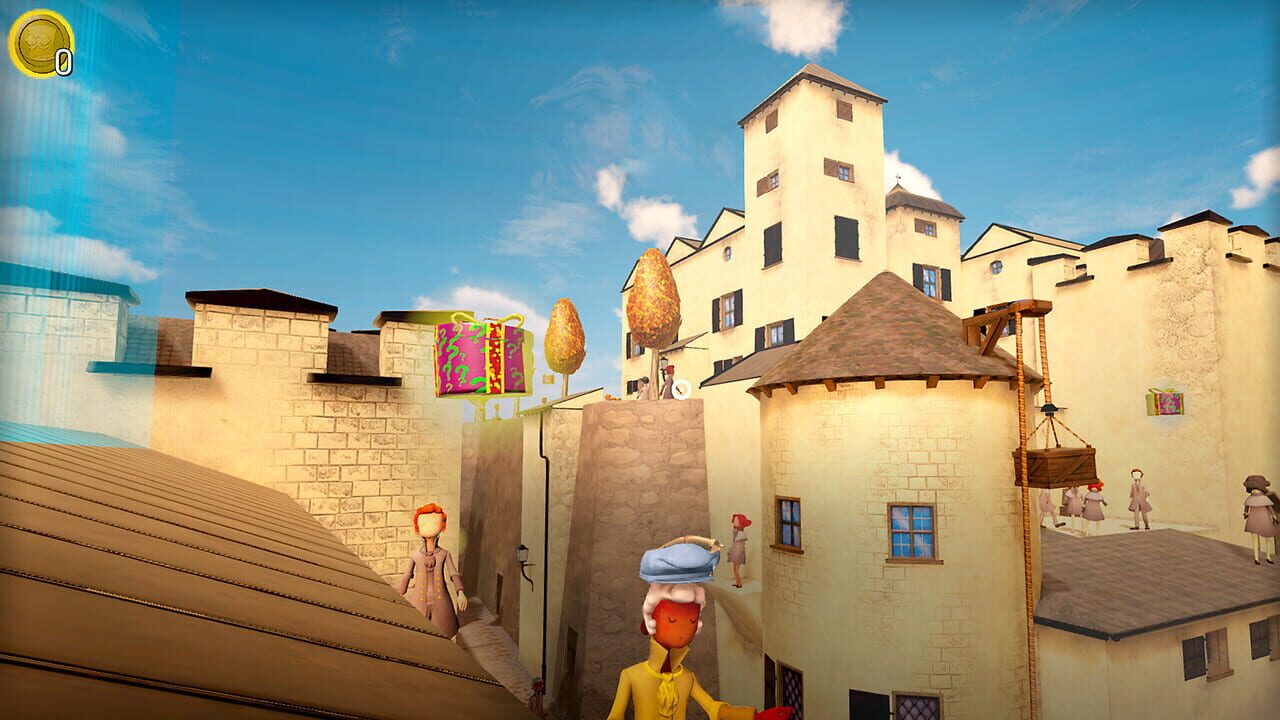Viewport: 1280px width, 720px height.
Task: Click the street lamp beside the tree
Action: [662, 362]
